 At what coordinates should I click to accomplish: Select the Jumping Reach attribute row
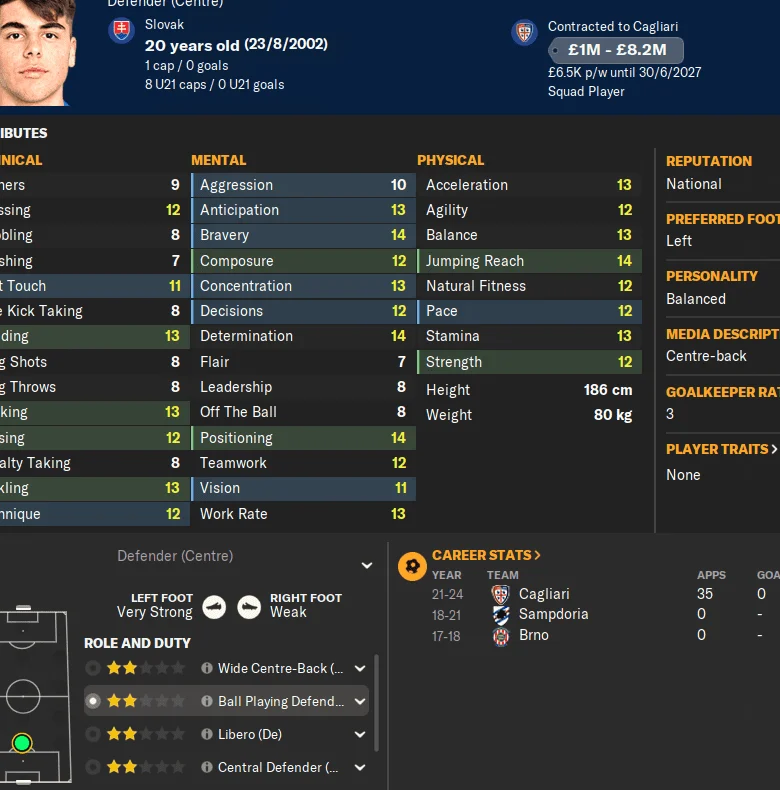coord(528,261)
